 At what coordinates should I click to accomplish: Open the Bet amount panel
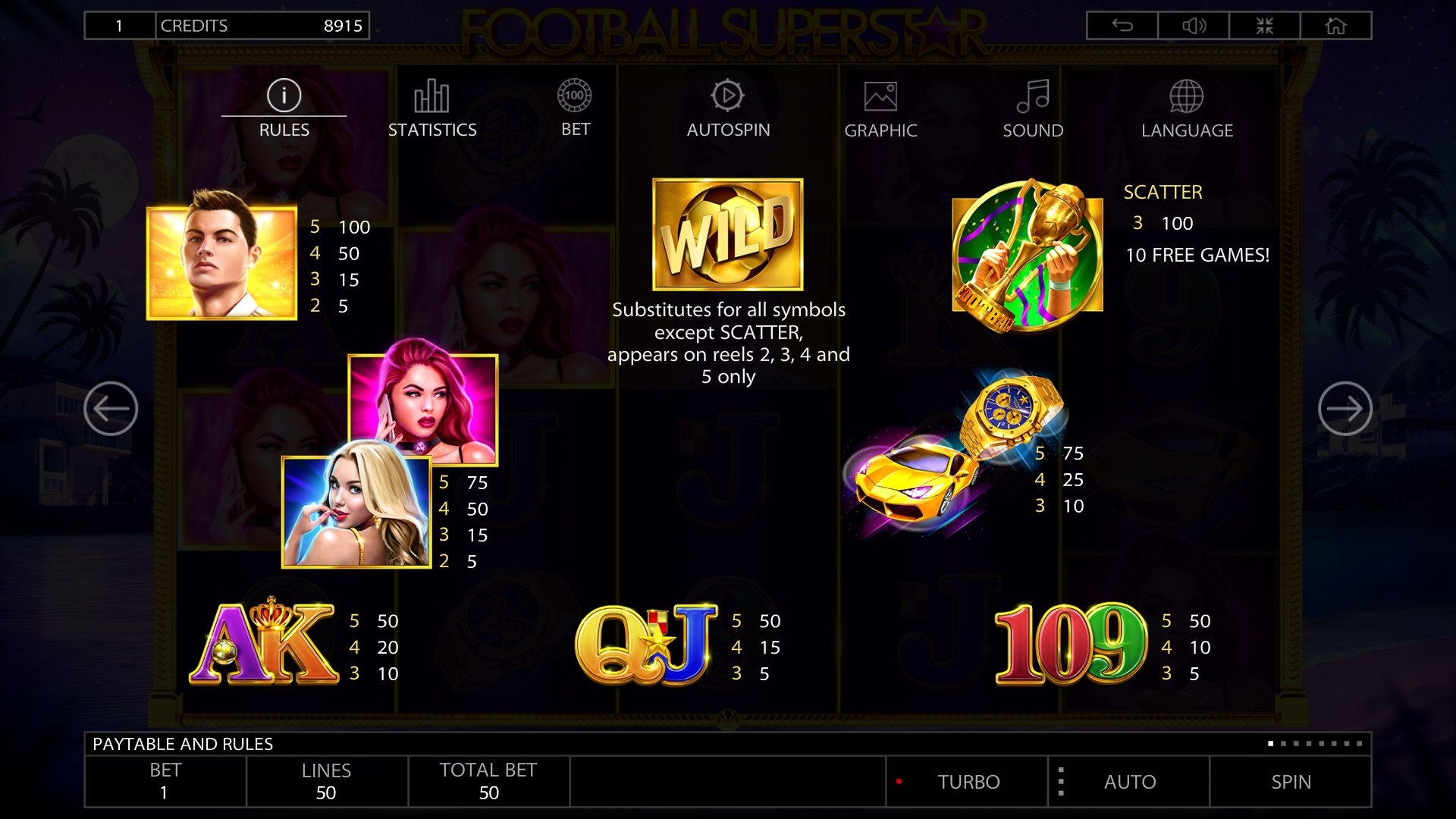pos(165,781)
